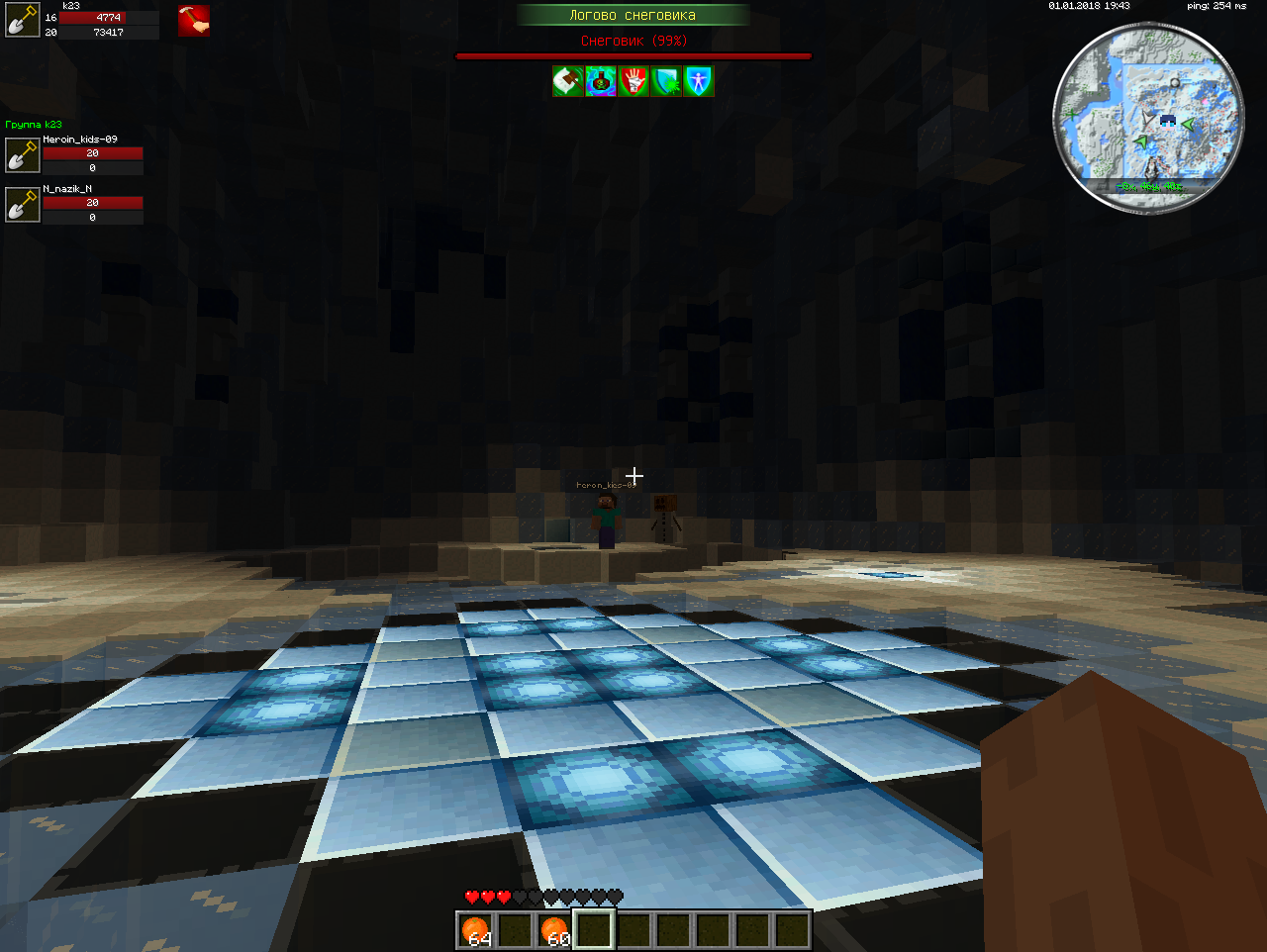
Task: Click the bandaged hand red shield icon
Action: click(x=633, y=81)
